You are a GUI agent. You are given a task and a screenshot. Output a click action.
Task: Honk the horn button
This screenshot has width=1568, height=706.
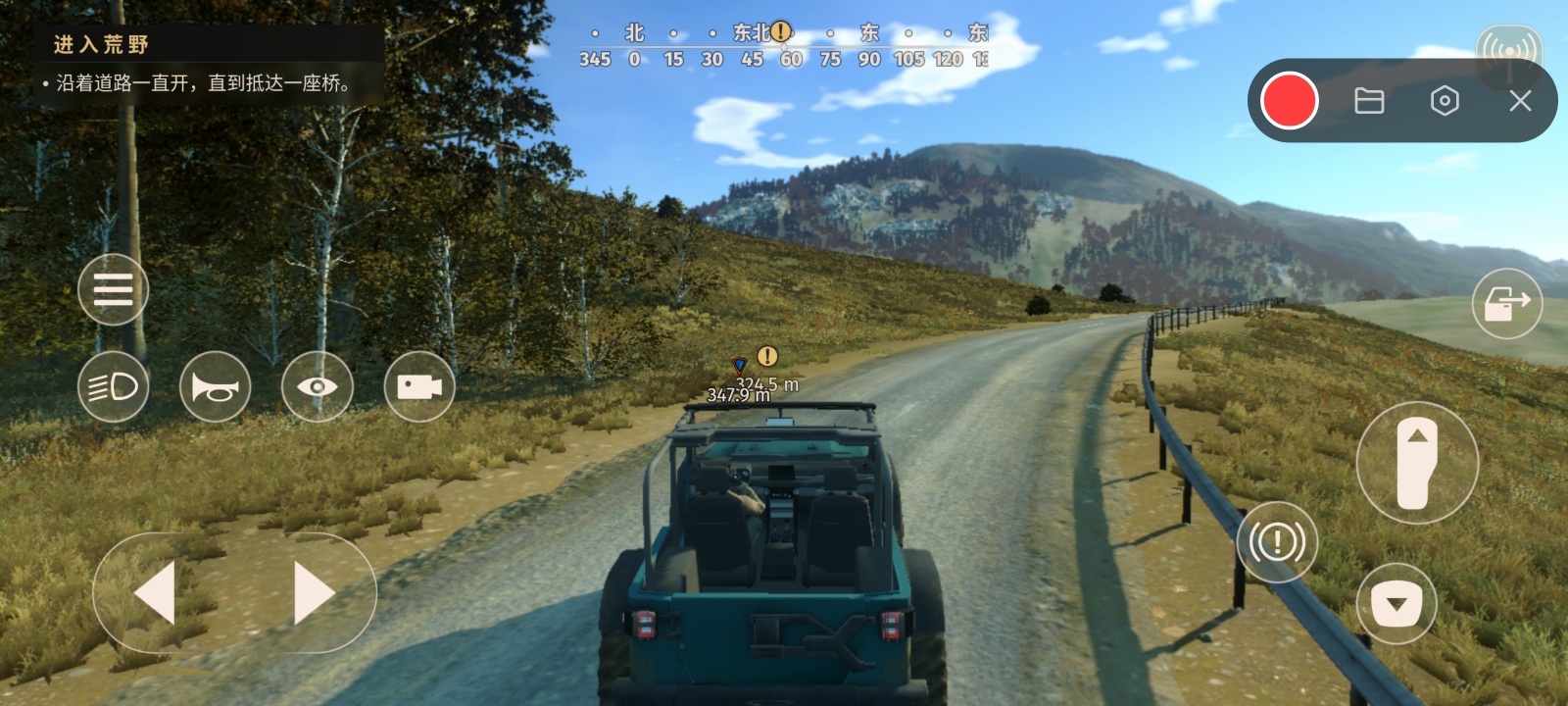coord(215,387)
